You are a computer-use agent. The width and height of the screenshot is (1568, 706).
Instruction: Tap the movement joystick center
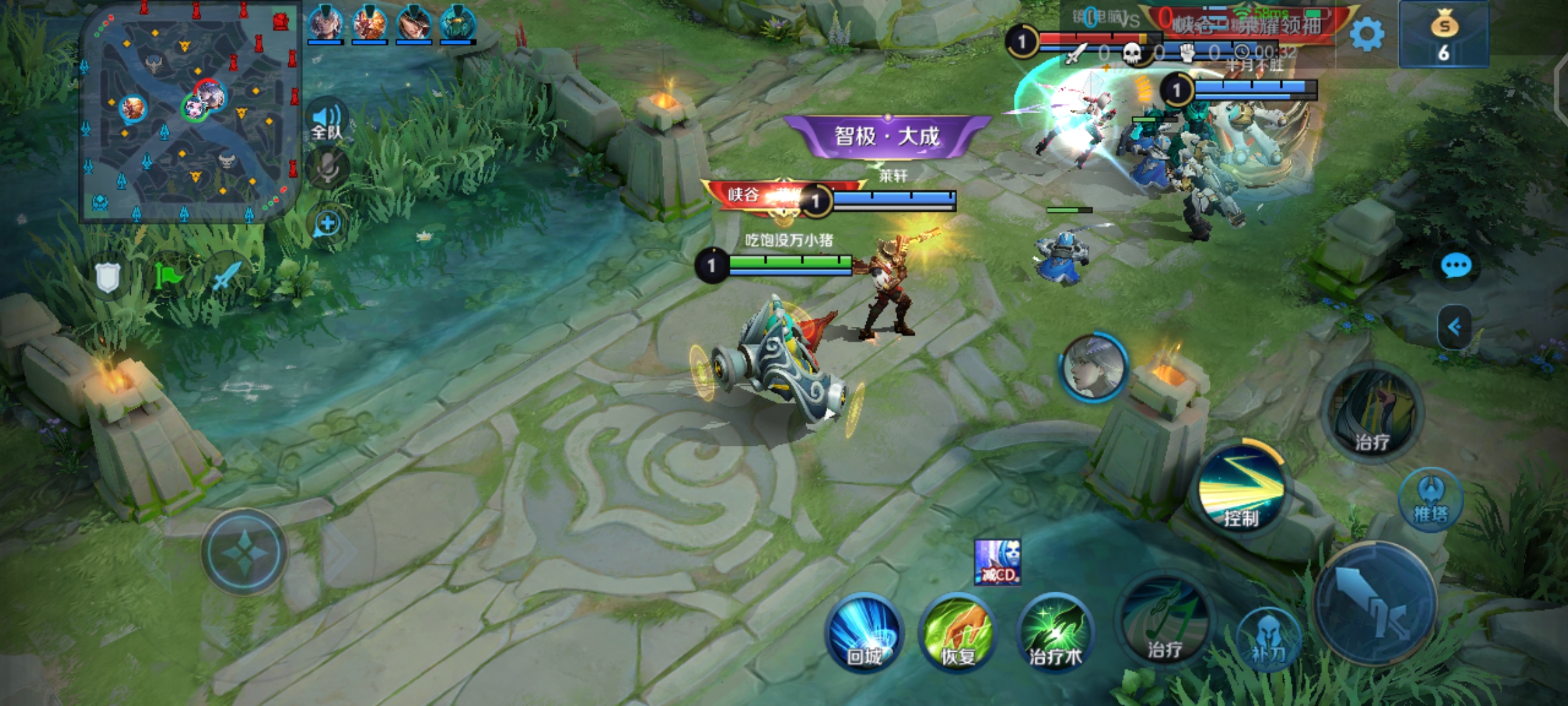[x=244, y=552]
